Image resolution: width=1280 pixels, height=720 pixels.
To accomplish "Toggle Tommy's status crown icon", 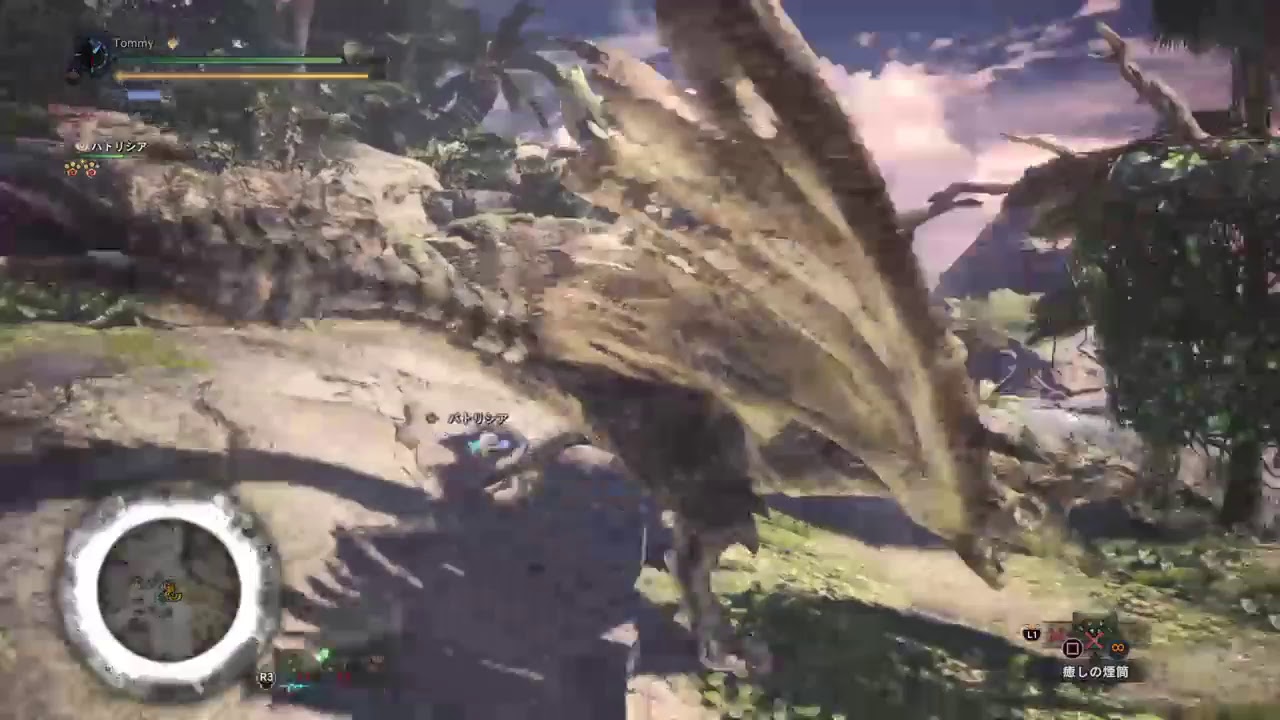I will tap(173, 43).
